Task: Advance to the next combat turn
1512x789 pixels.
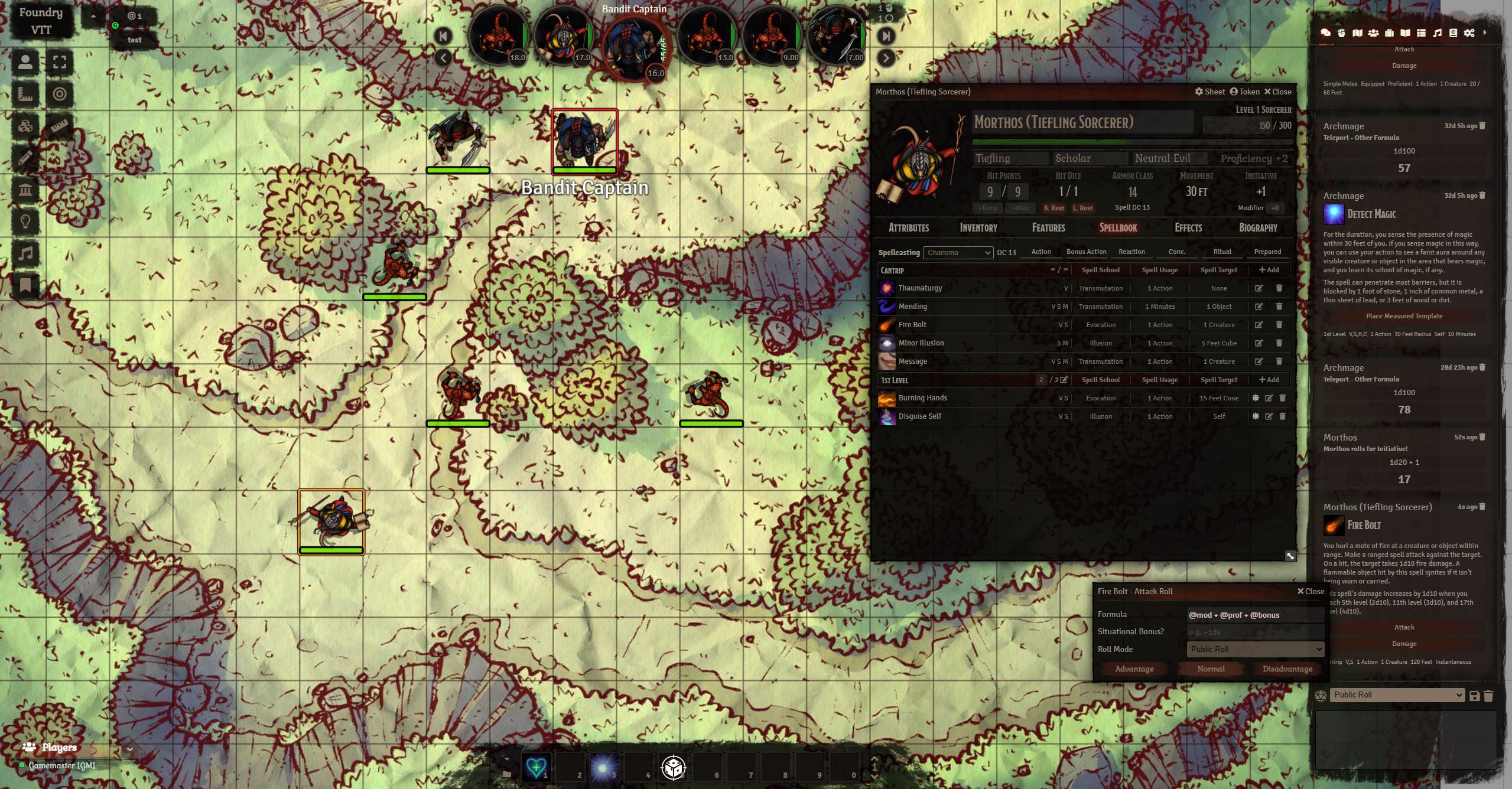Action: (x=886, y=58)
